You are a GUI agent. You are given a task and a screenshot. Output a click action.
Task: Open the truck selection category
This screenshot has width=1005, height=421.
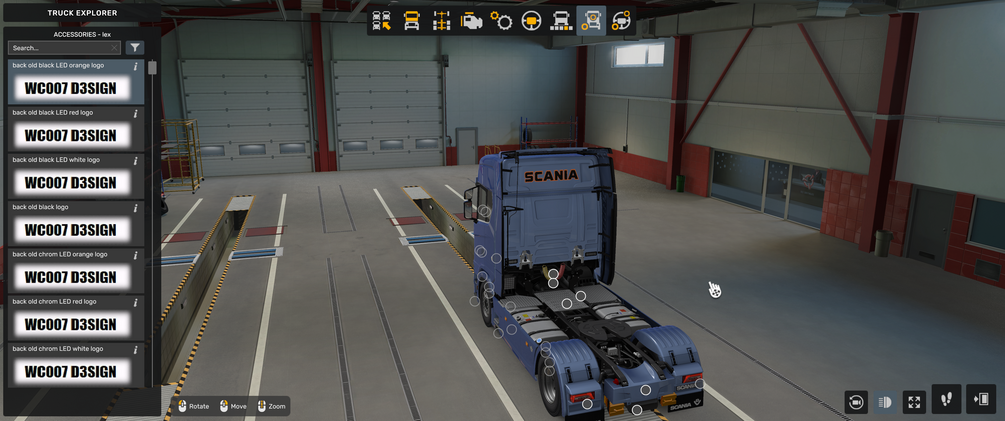pyautogui.click(x=381, y=21)
